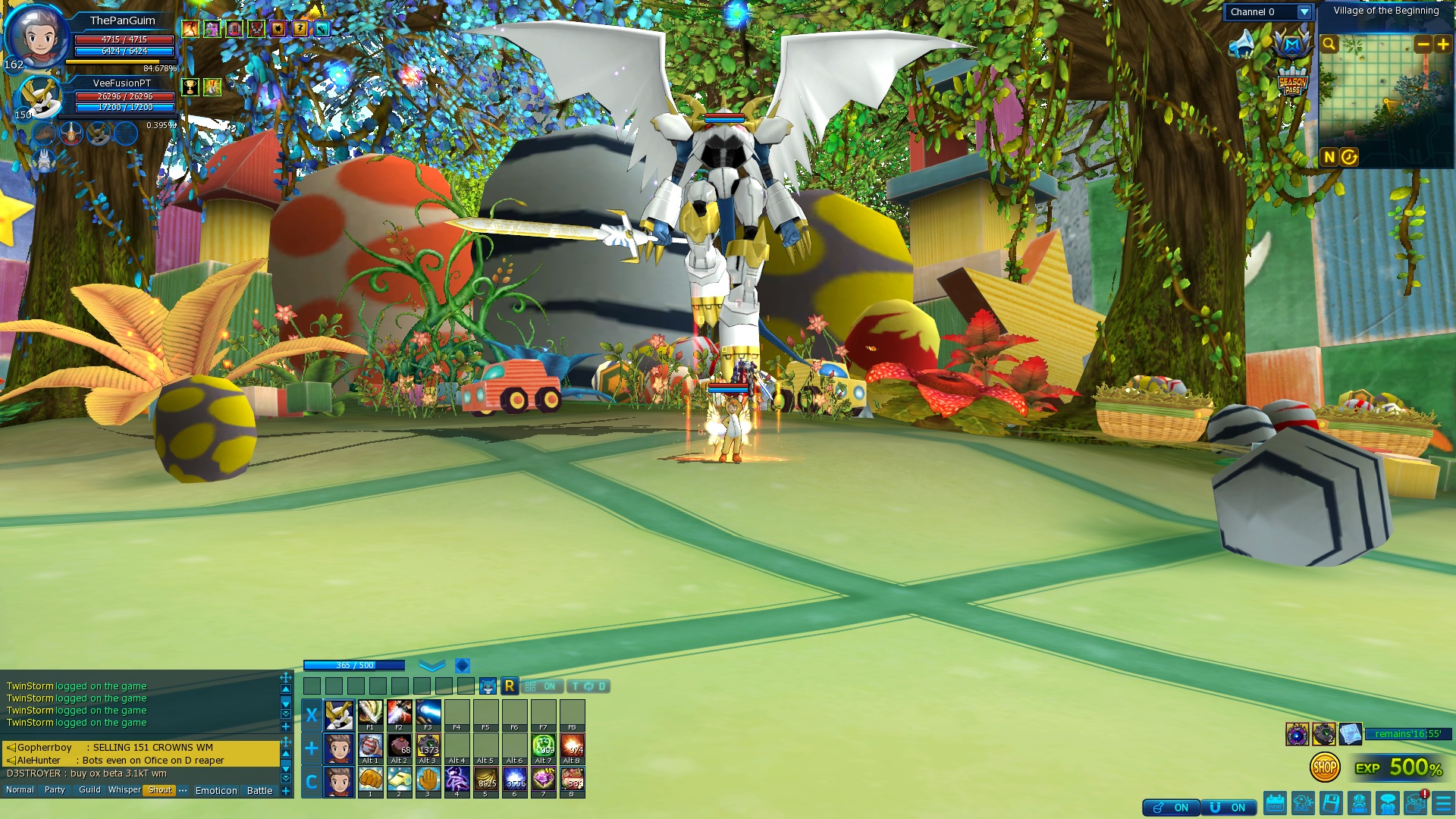This screenshot has height=819, width=1456.
Task: Open the hamburger main menu button
Action: pyautogui.click(x=1443, y=803)
